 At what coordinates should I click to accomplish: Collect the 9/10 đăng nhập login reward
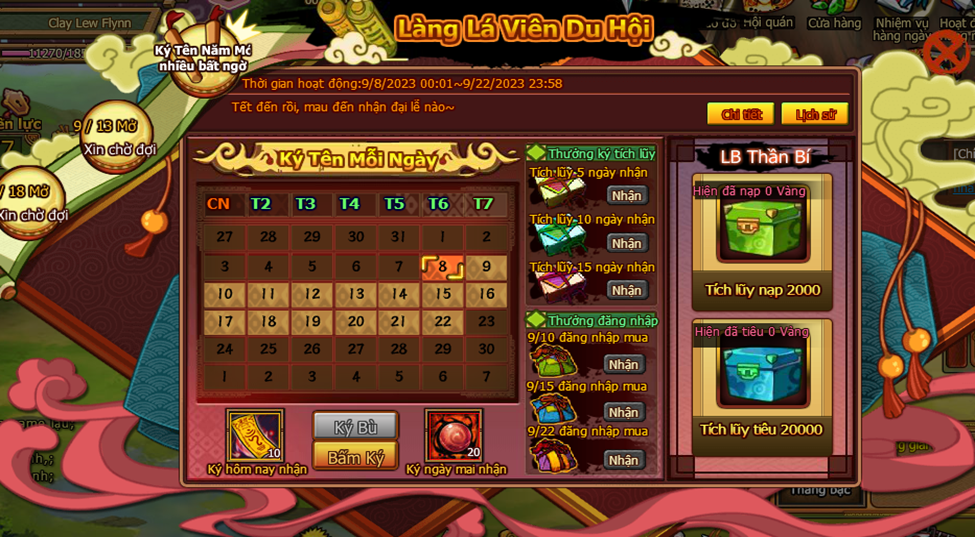point(623,365)
